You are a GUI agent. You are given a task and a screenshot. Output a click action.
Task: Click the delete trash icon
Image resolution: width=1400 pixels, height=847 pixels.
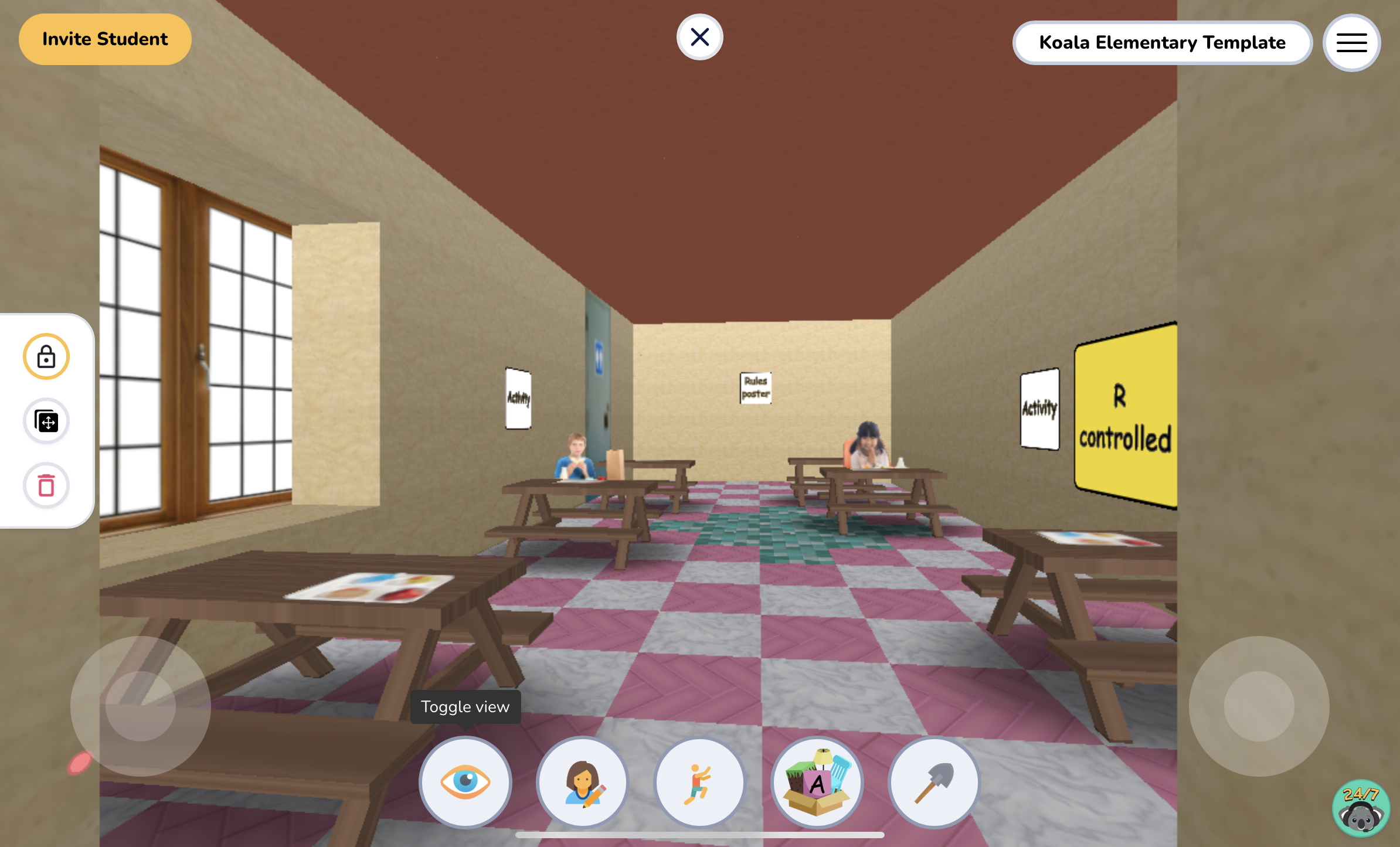point(46,485)
